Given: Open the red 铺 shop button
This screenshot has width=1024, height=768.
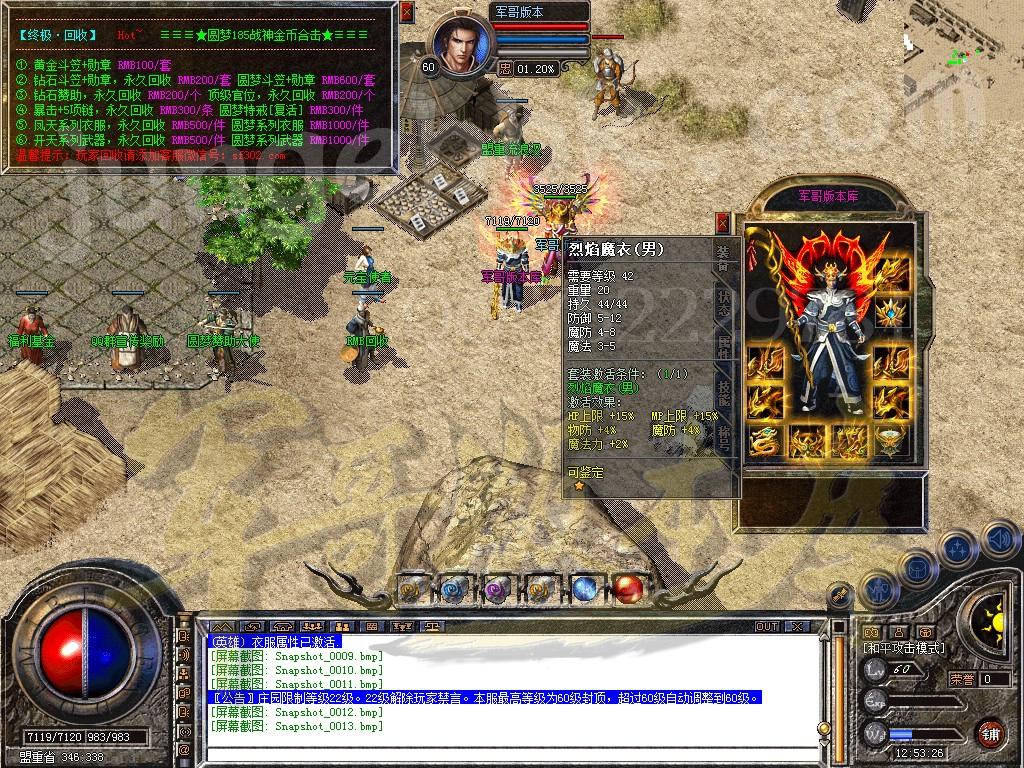Looking at the screenshot, I should [990, 732].
